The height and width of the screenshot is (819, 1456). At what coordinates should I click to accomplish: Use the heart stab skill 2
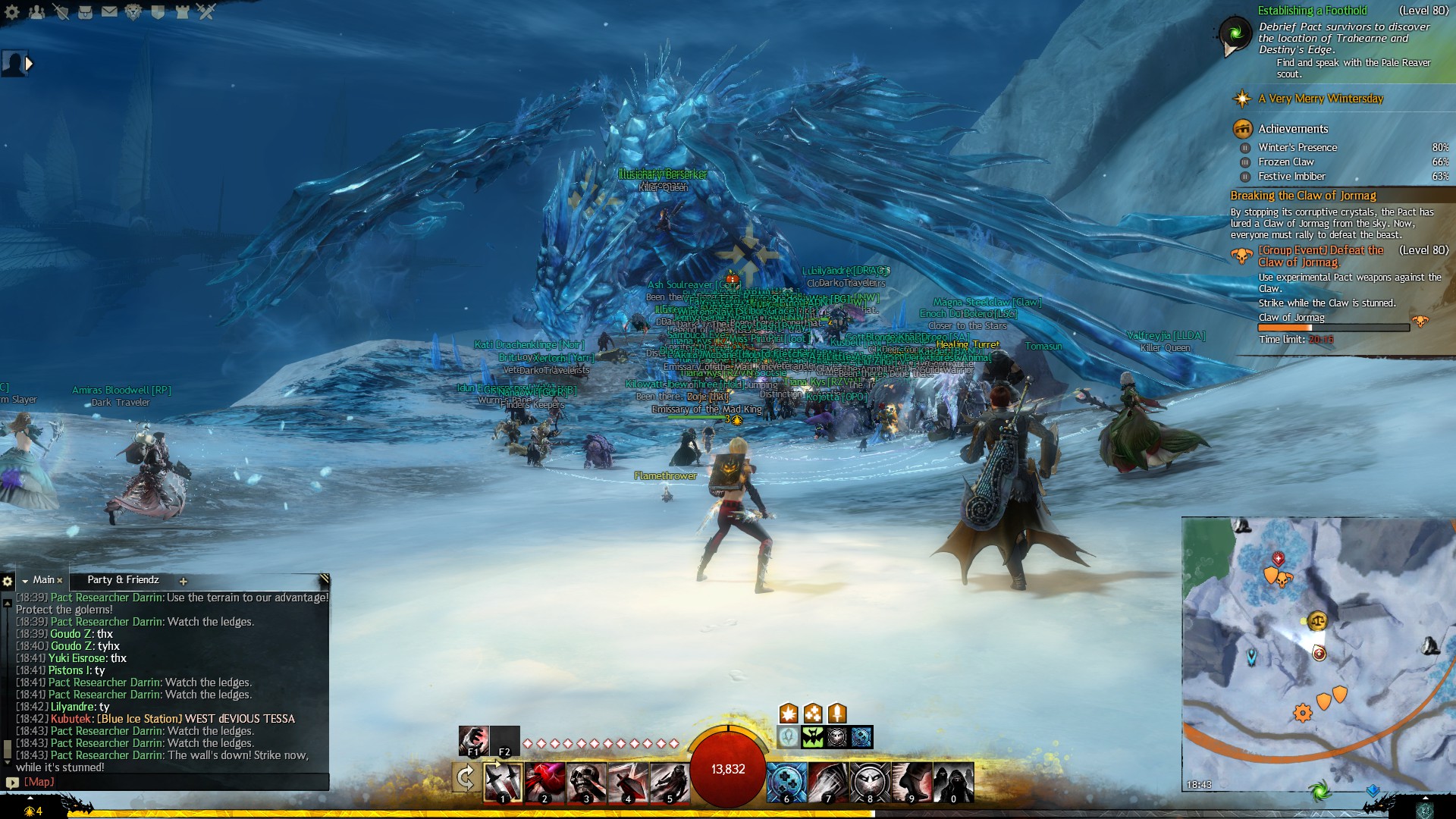tap(544, 782)
